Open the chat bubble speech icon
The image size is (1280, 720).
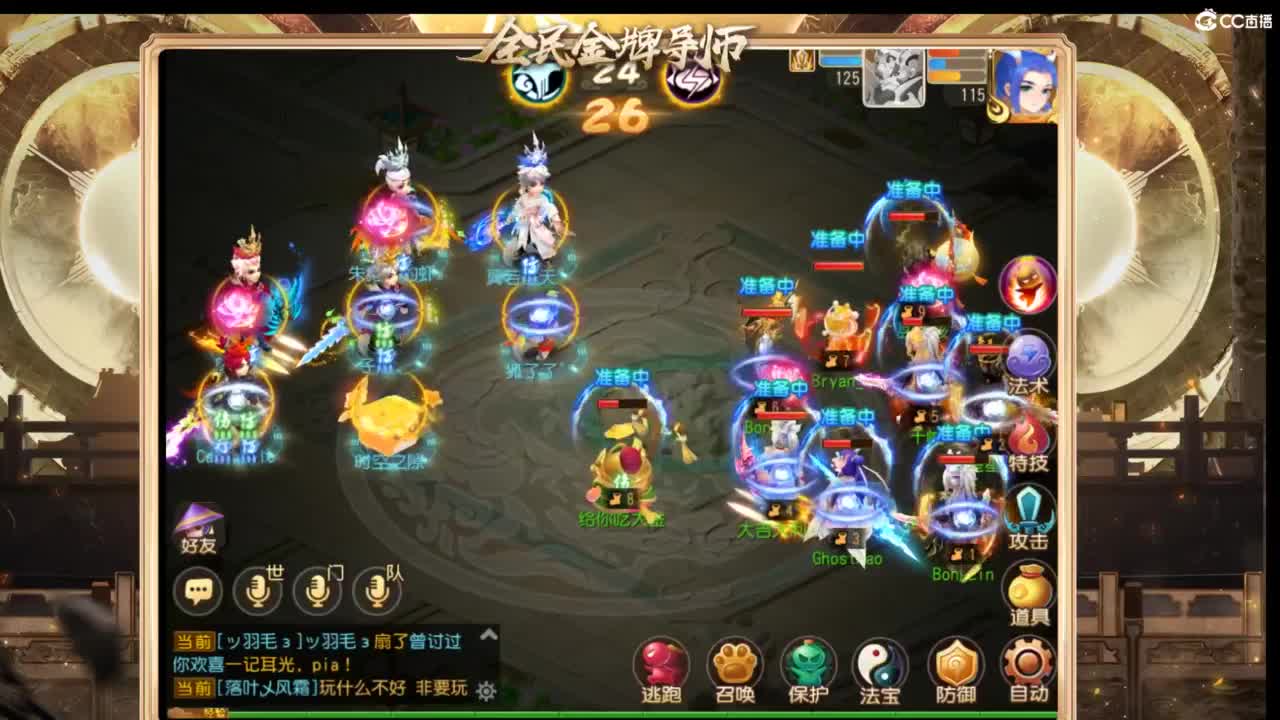[200, 590]
